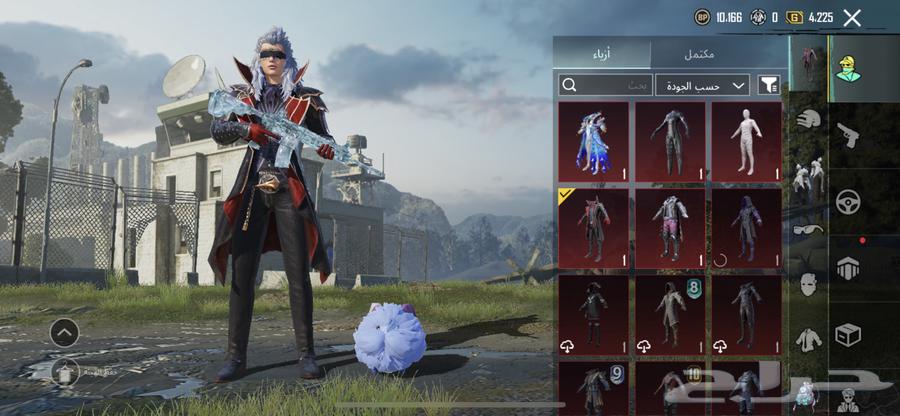Click the بحث search field
This screenshot has width=900, height=416.
(603, 85)
